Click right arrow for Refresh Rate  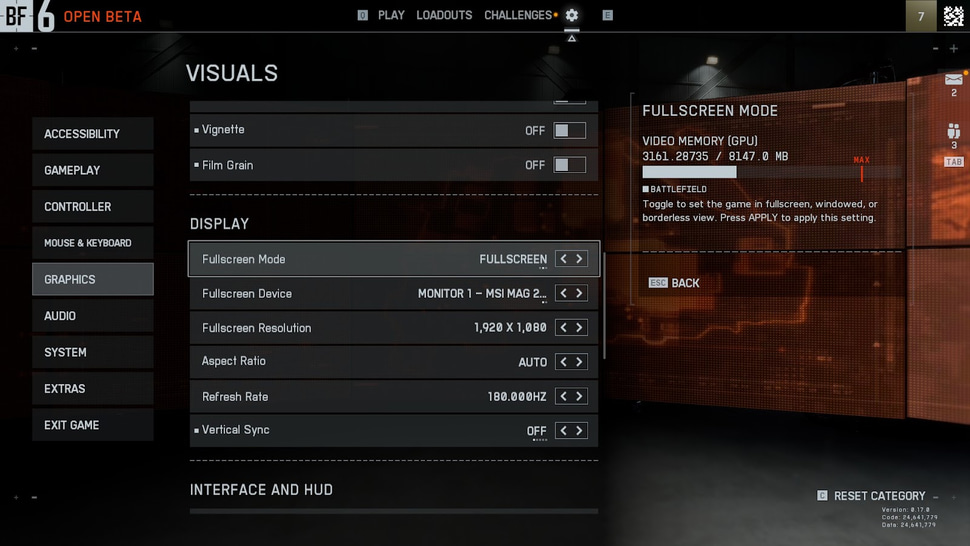point(579,396)
